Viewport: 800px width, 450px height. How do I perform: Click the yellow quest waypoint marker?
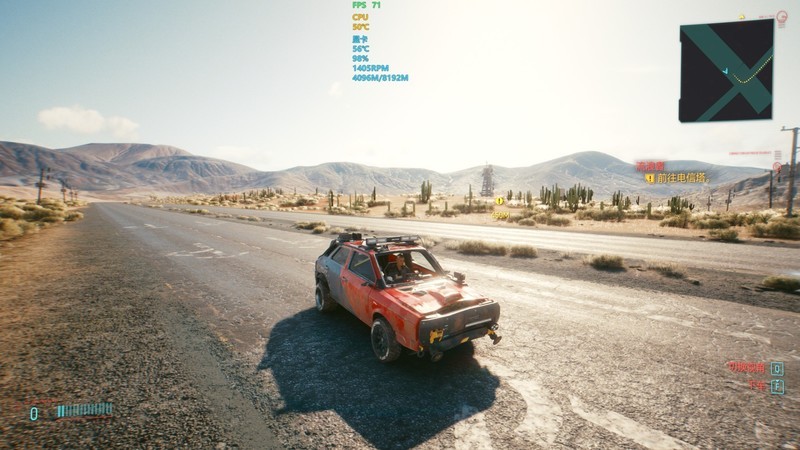(500, 201)
